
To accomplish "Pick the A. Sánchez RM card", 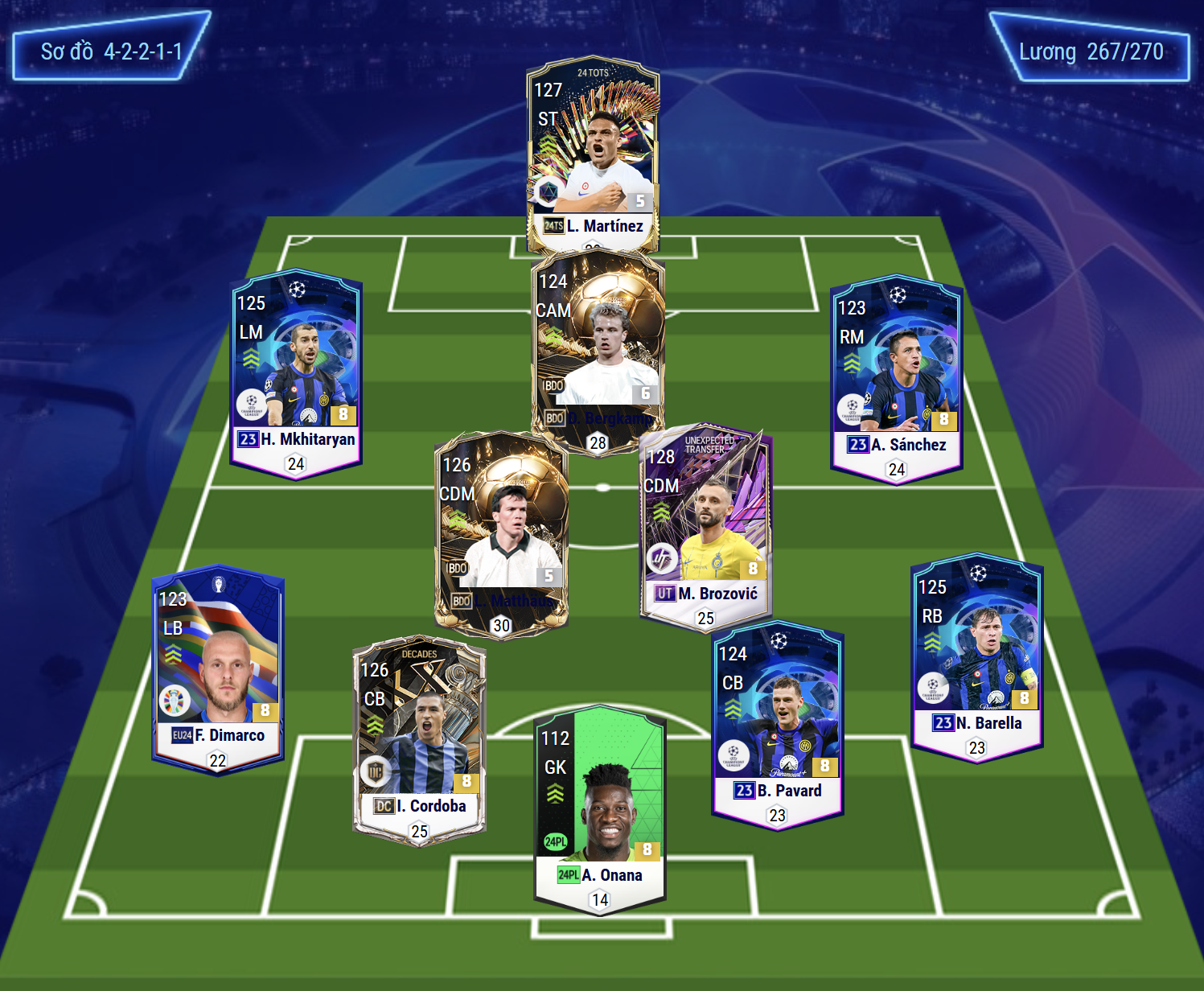I will pyautogui.click(x=896, y=376).
